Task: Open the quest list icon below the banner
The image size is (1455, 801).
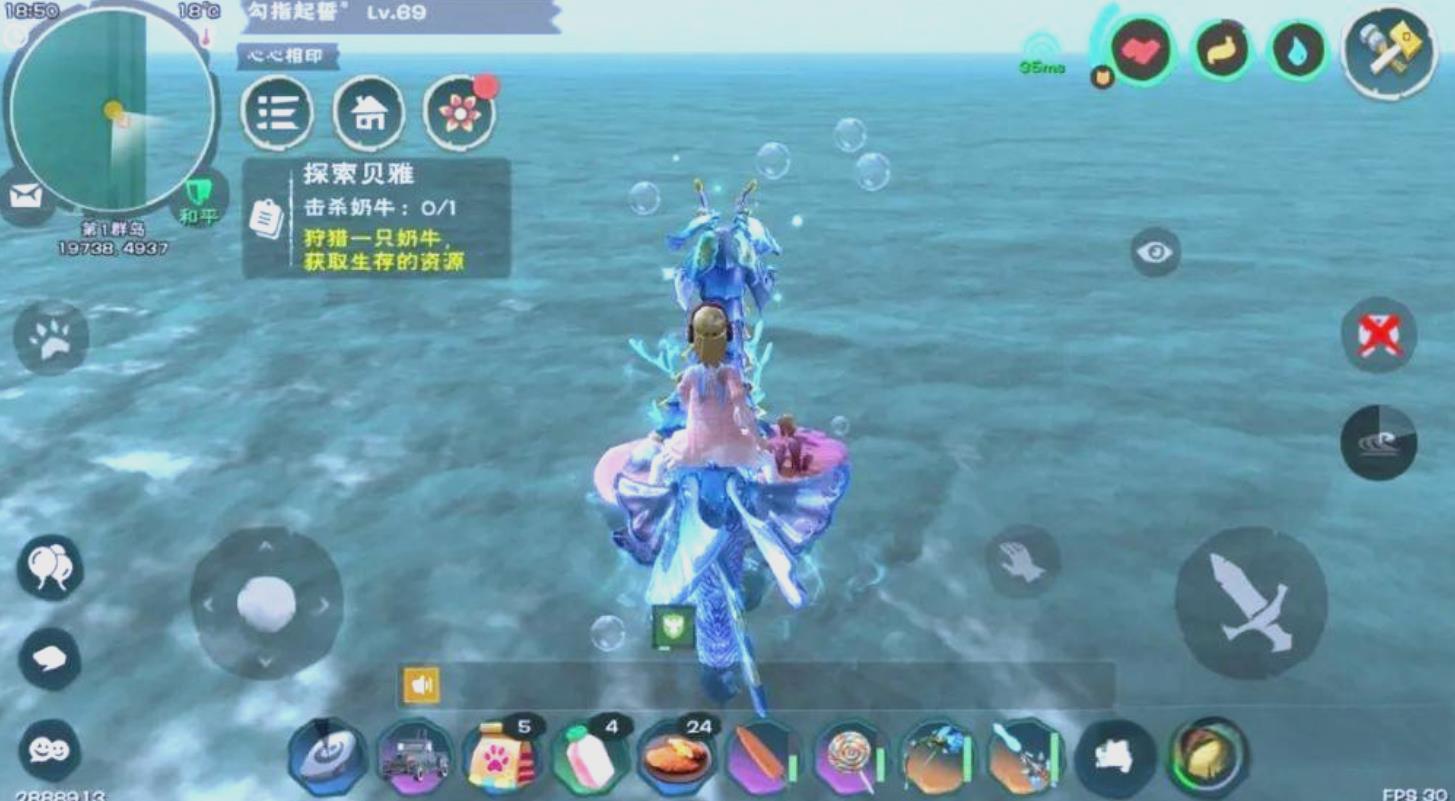Action: (x=281, y=115)
